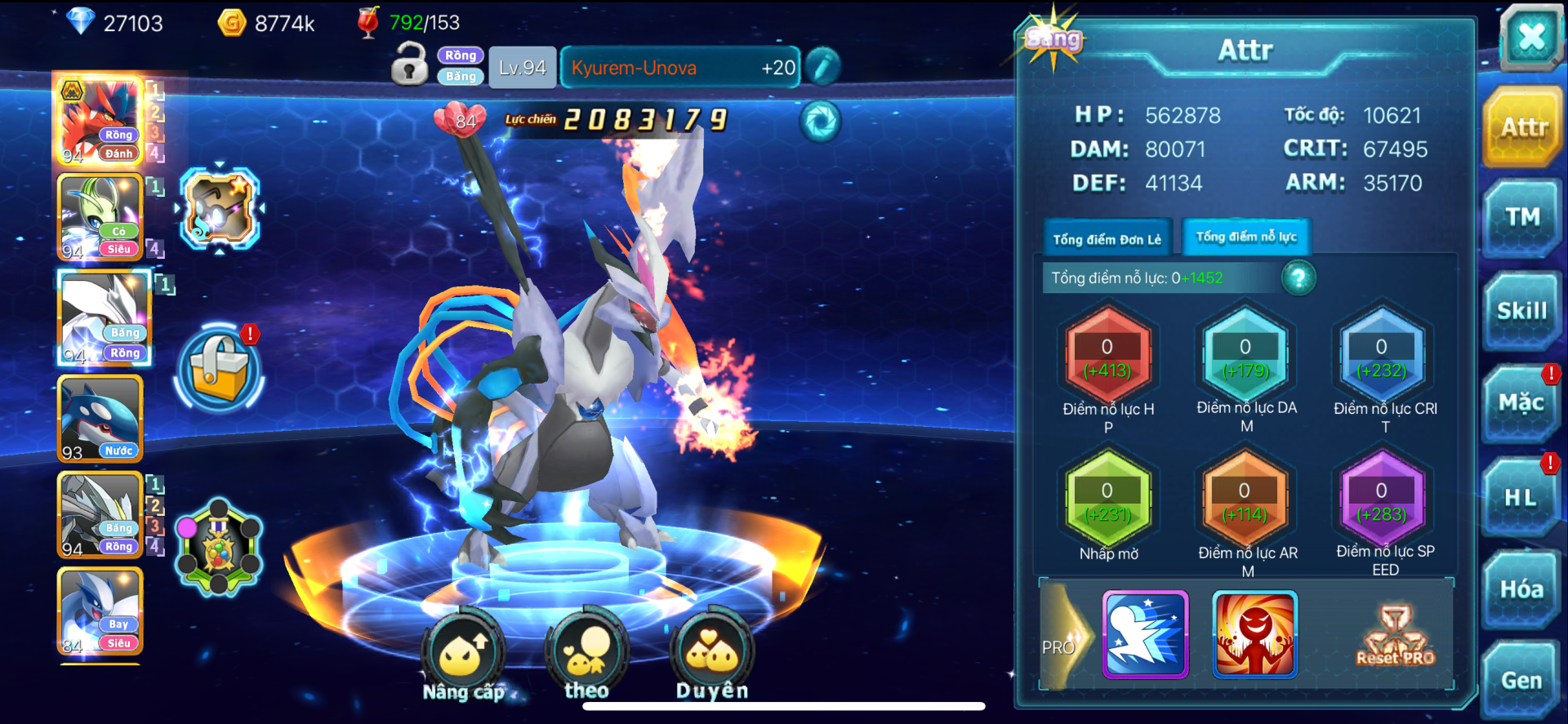Click the Reset PRO button

click(1395, 636)
